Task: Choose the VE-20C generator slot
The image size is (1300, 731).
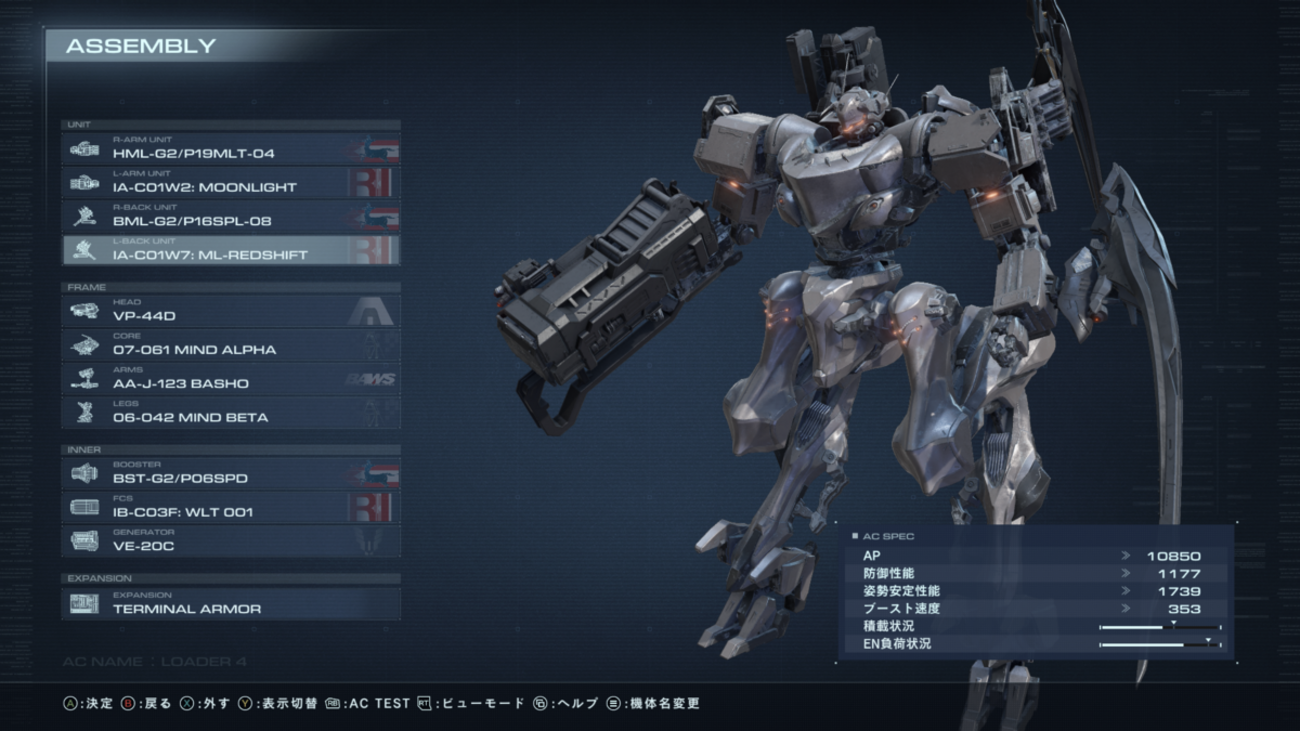Action: 231,542
